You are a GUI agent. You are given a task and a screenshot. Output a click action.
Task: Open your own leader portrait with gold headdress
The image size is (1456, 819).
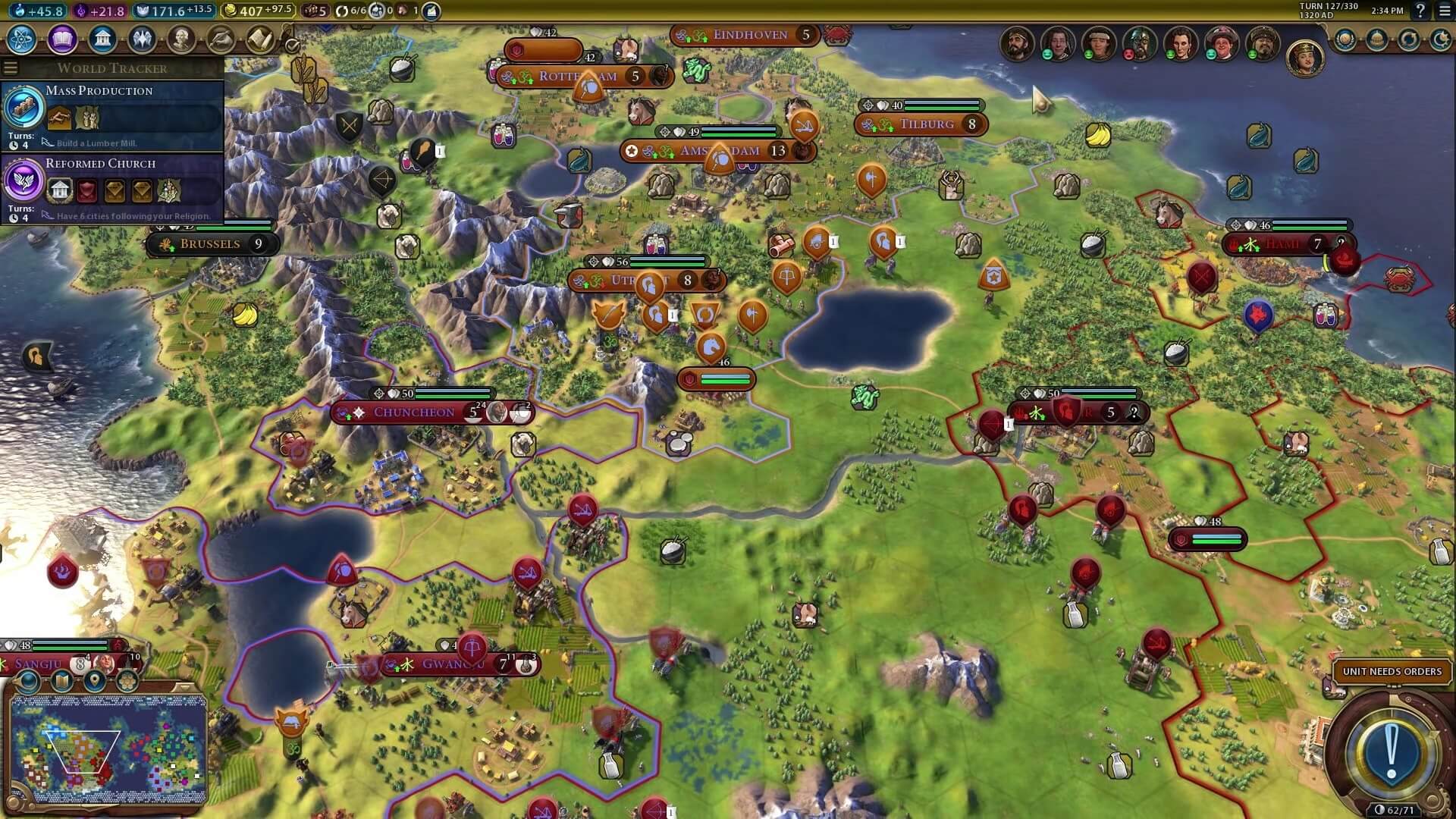coord(1304,58)
